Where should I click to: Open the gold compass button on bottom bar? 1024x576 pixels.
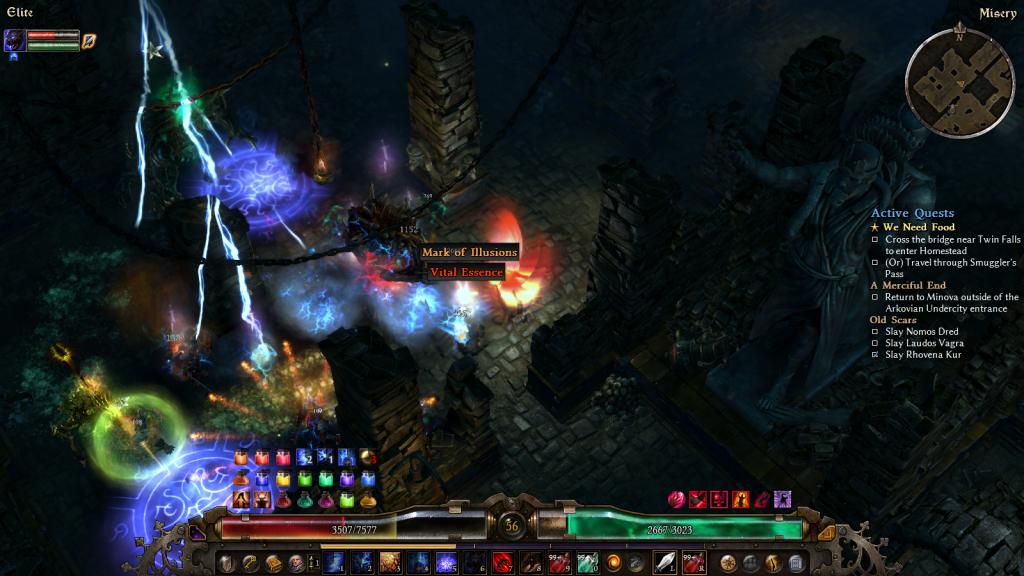click(727, 562)
